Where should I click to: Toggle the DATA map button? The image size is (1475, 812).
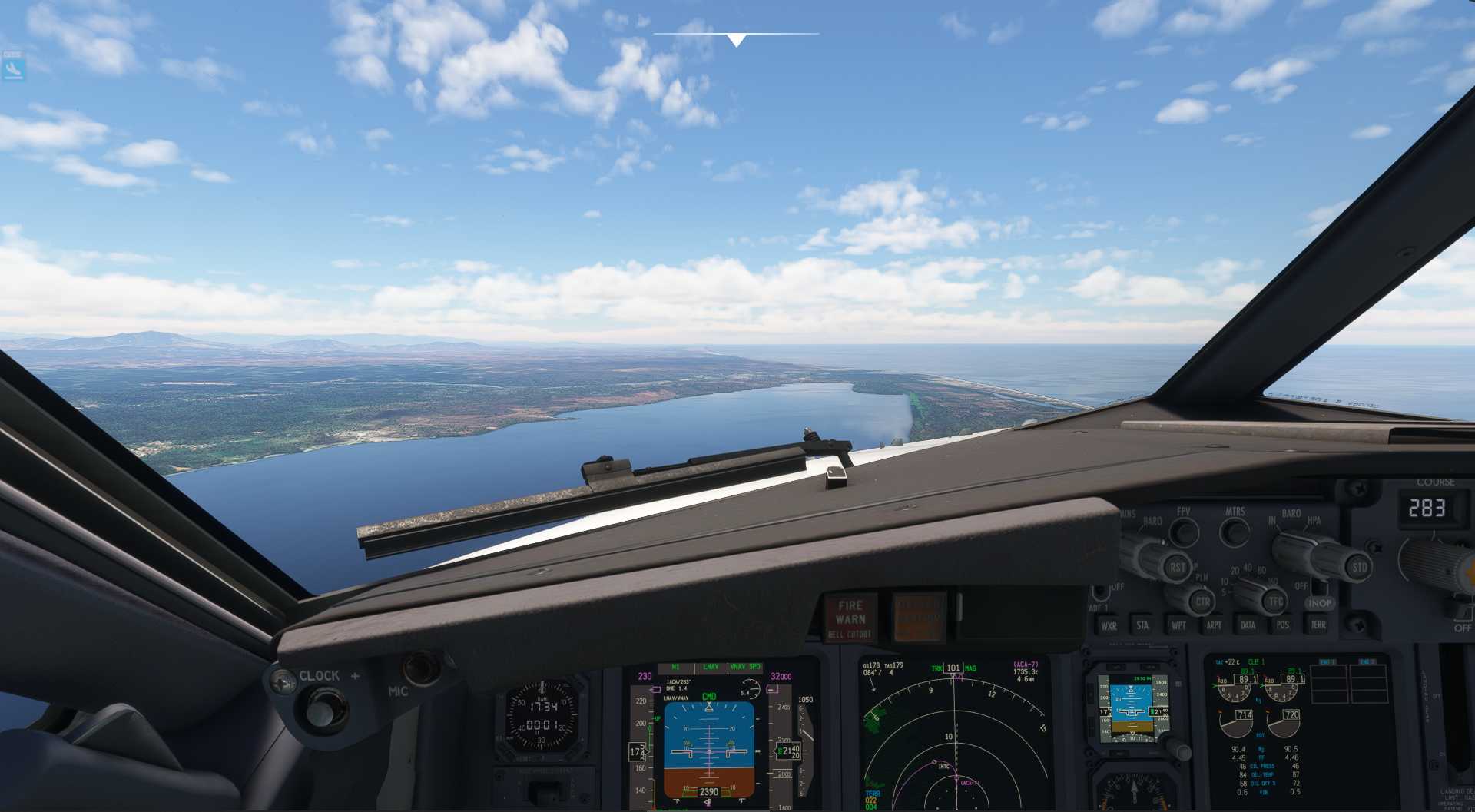[x=1248, y=625]
